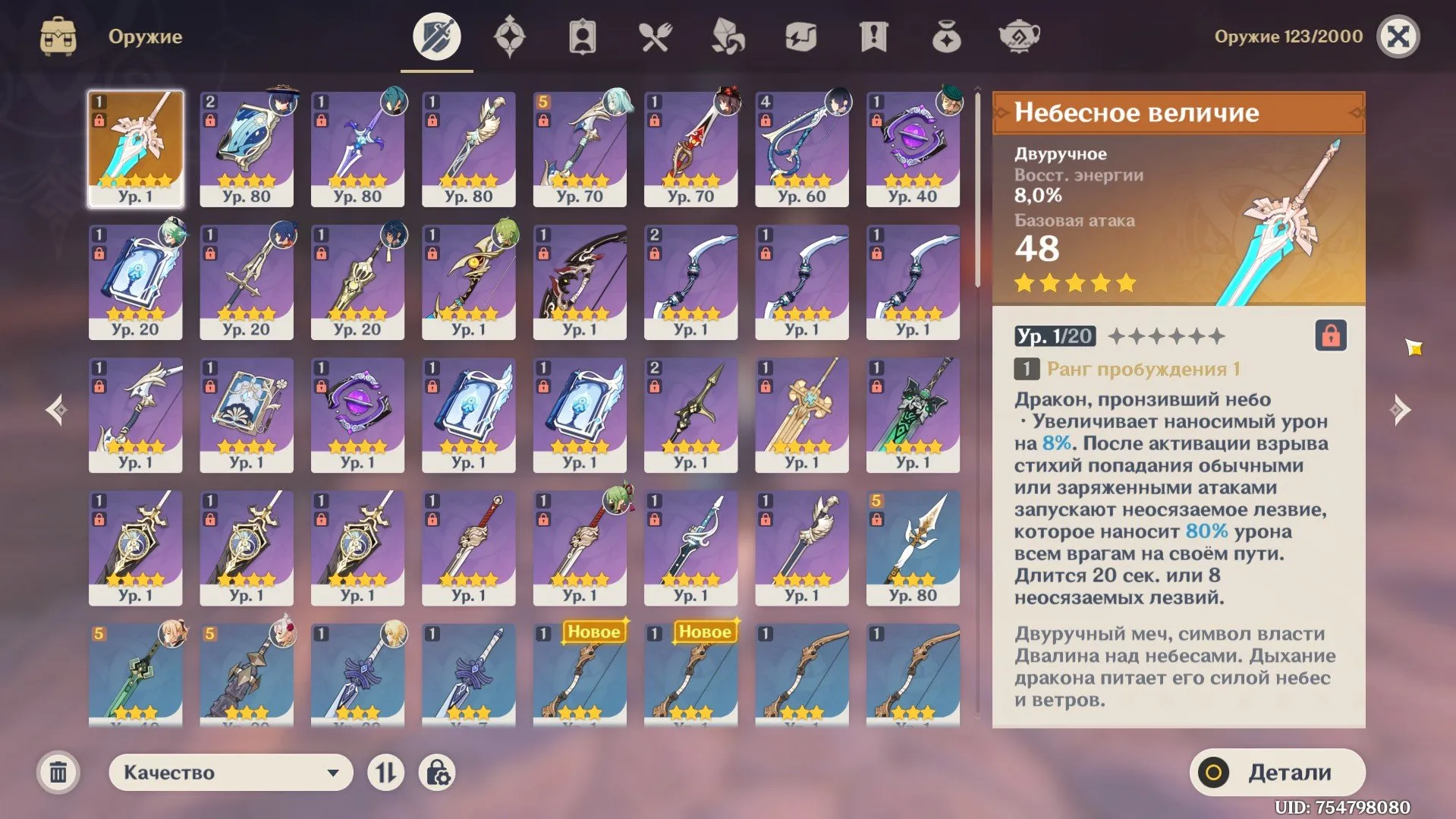Click the Детали button
The image size is (1456, 819).
click(1277, 772)
